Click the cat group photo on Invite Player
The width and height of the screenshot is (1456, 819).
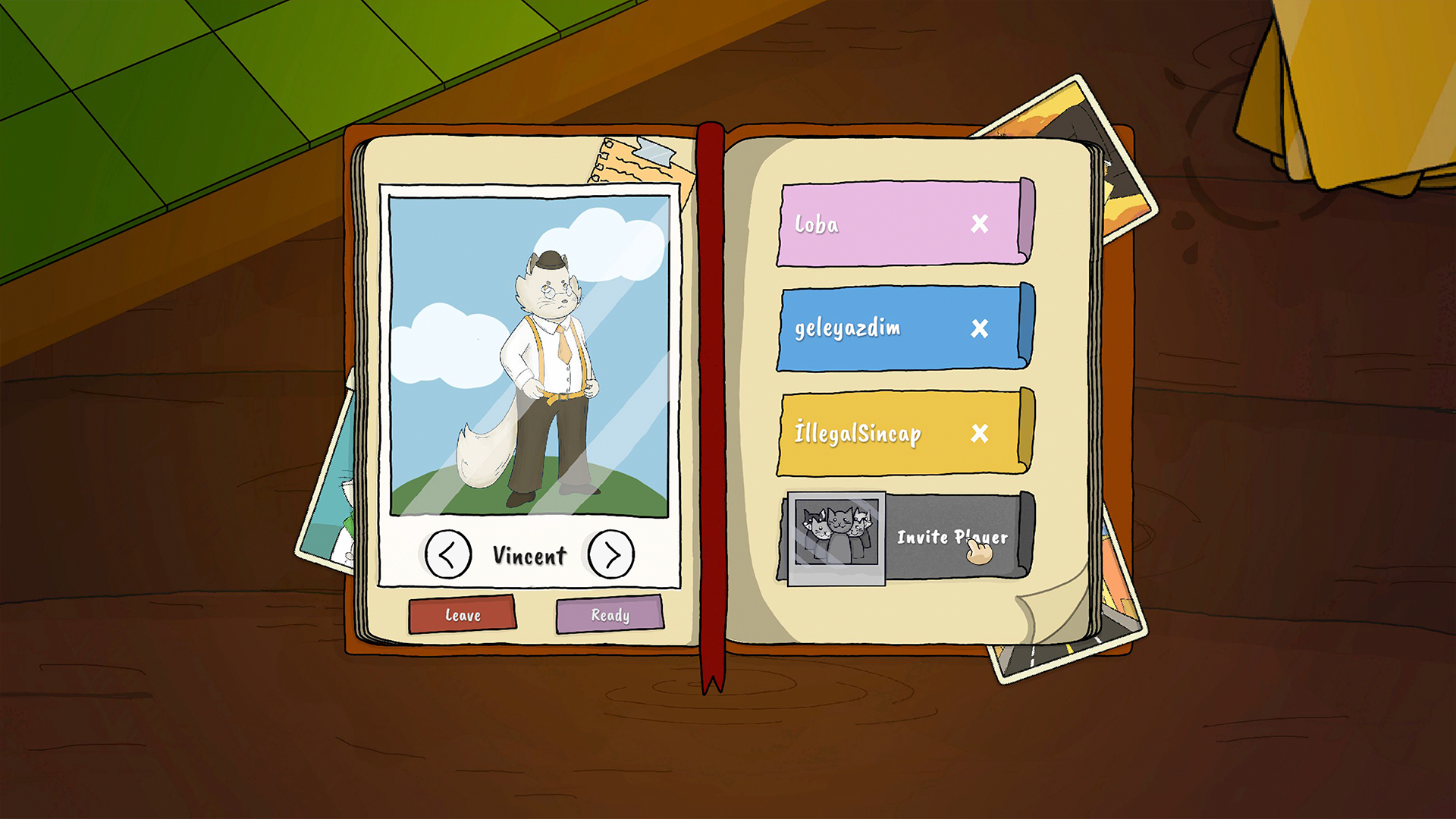836,538
